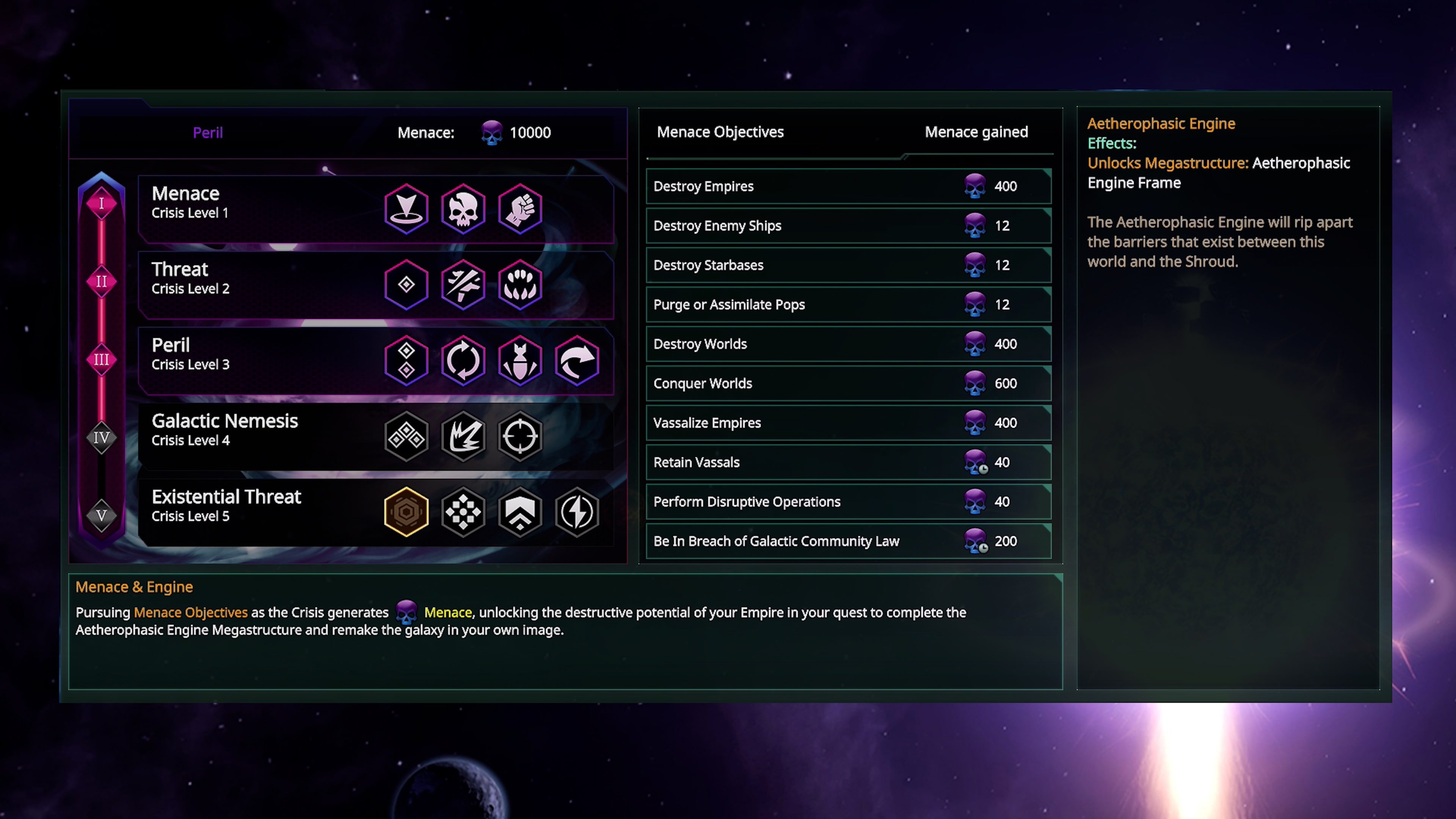Switch to the Menace Objectives header
This screenshot has width=1456, height=819.
[x=720, y=132]
